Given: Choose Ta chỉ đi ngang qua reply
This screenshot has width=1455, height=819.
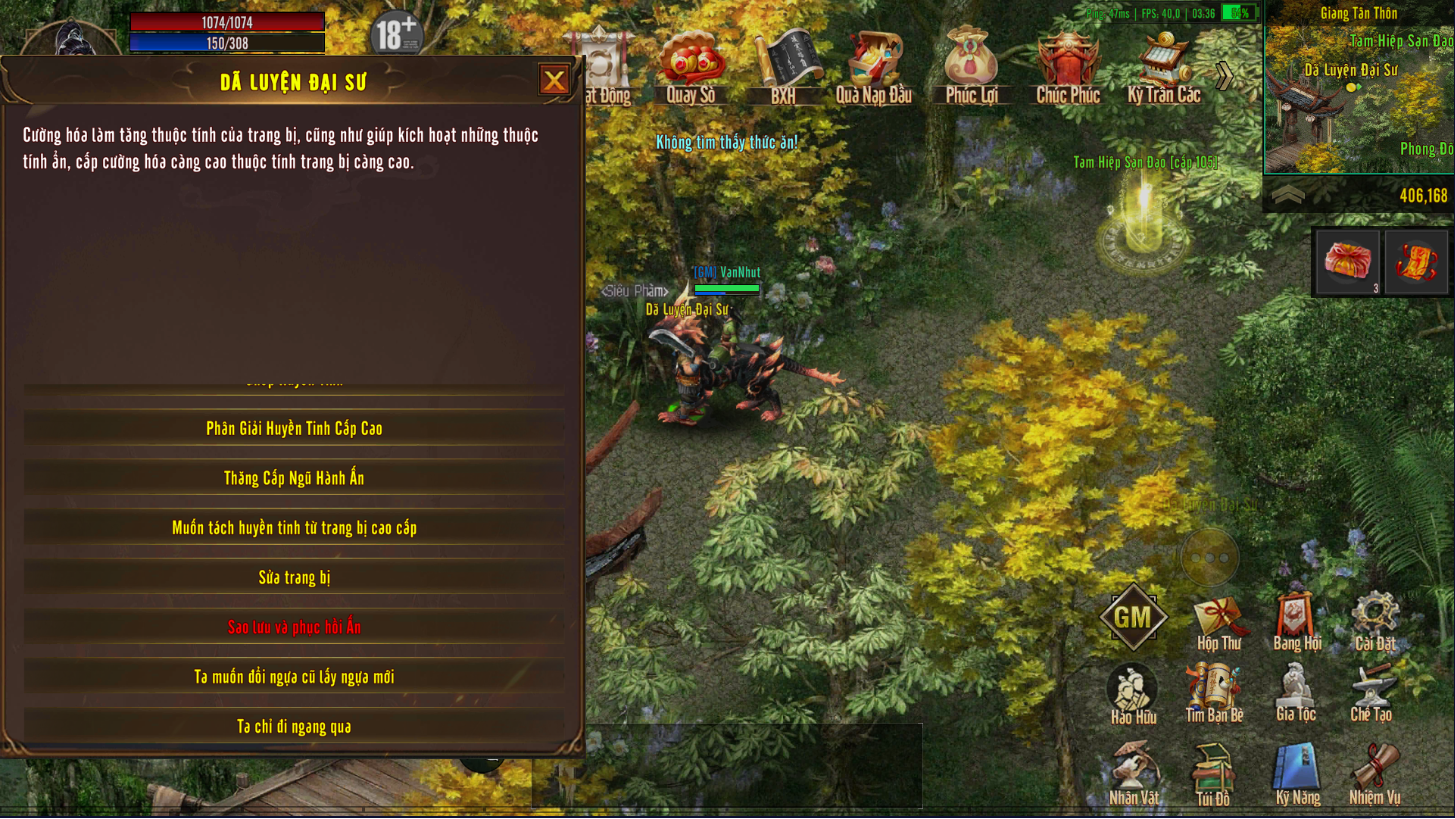Looking at the screenshot, I should click(294, 727).
